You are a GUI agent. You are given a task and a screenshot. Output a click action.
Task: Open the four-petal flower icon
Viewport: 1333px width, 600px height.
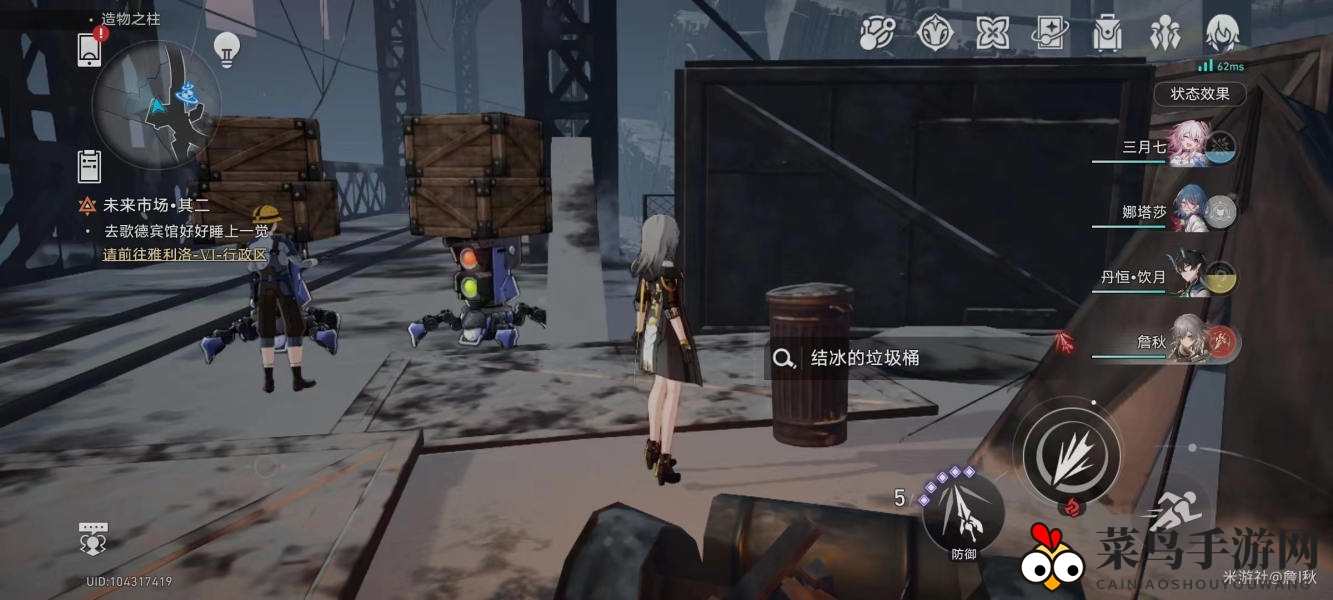(992, 34)
